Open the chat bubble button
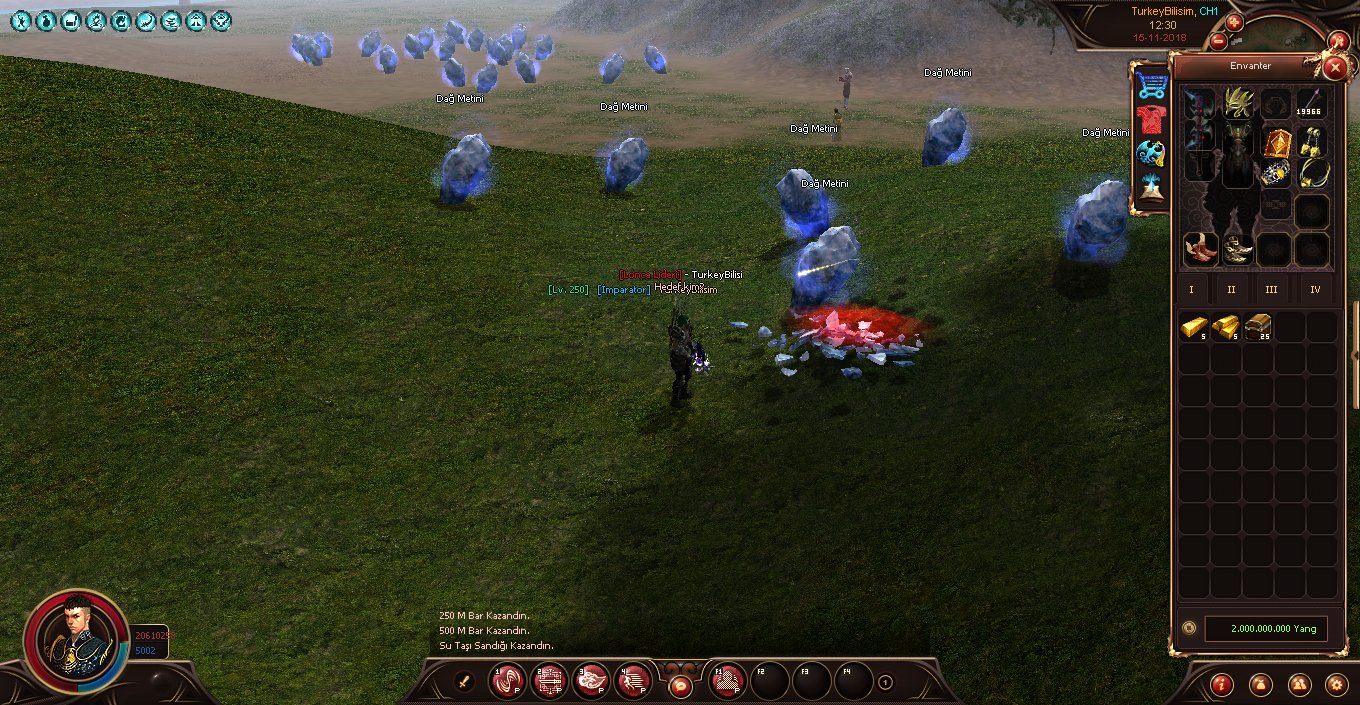Image resolution: width=1360 pixels, height=705 pixels. click(680, 686)
